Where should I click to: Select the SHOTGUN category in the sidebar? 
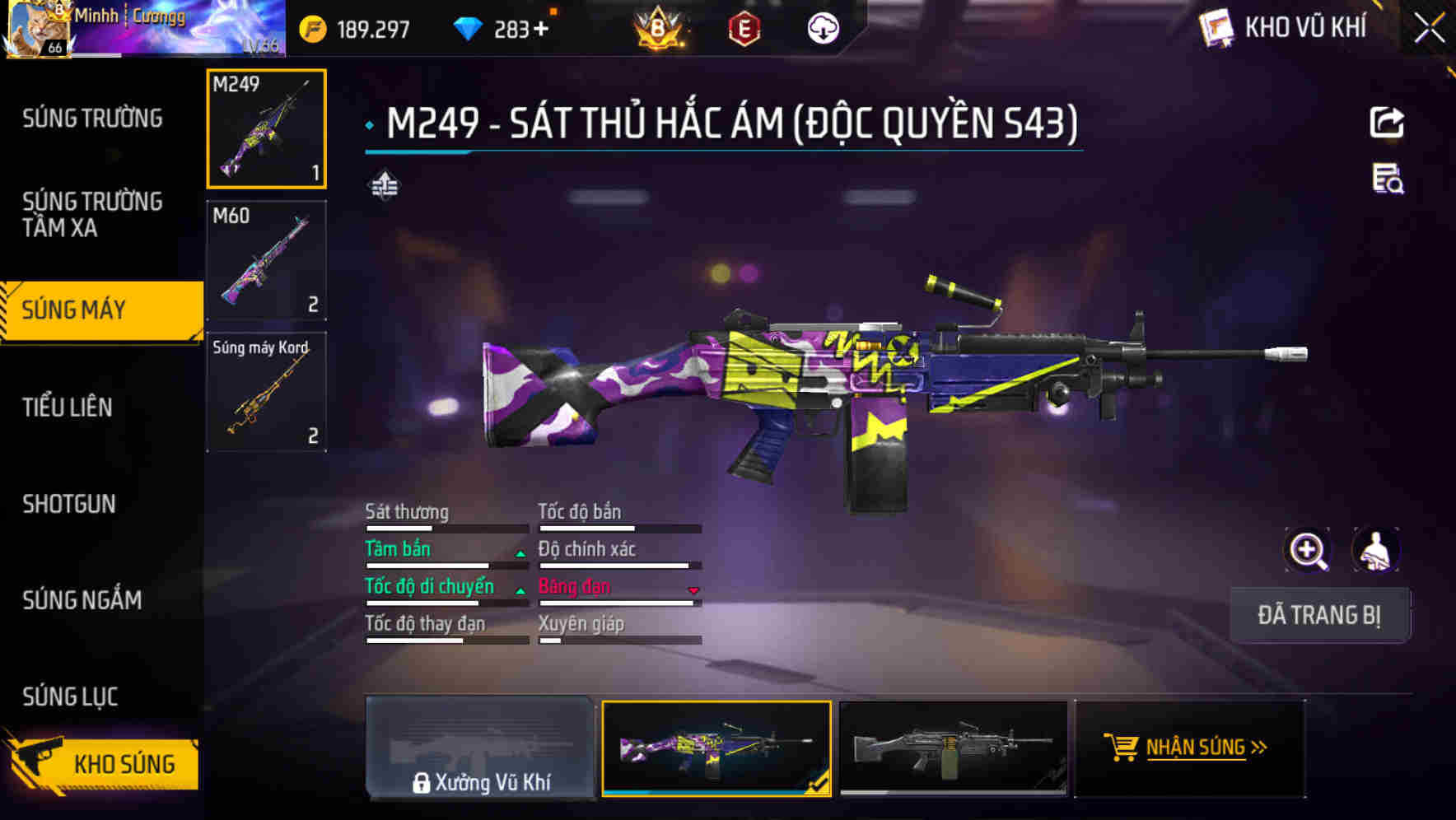coord(69,504)
